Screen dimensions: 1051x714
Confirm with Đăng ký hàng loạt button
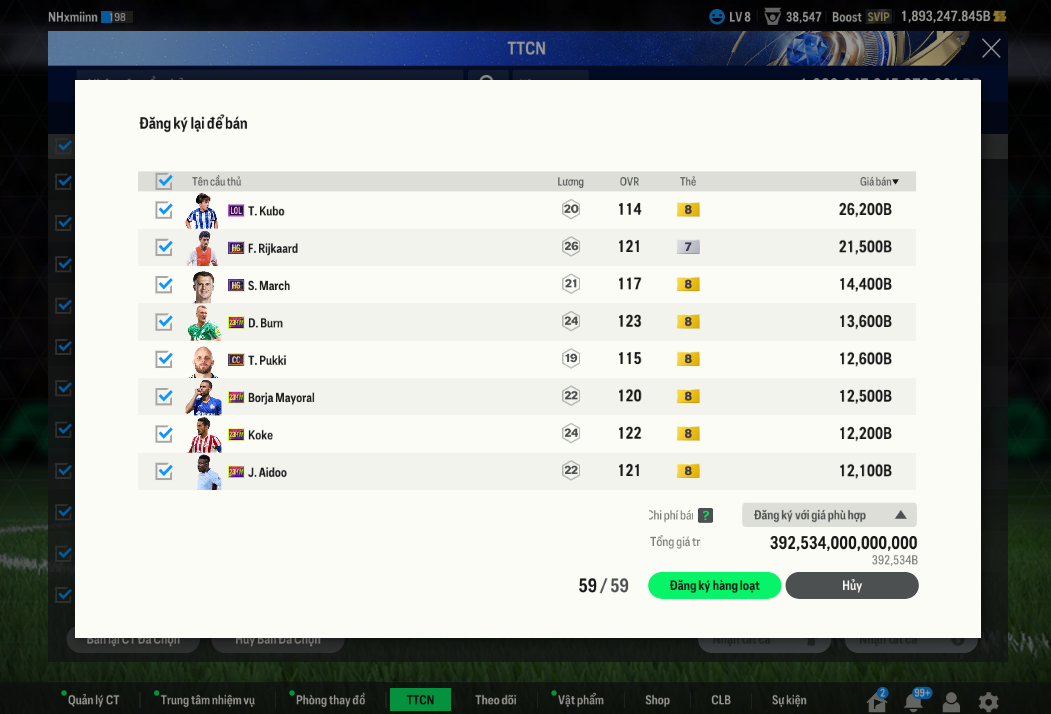(x=714, y=586)
